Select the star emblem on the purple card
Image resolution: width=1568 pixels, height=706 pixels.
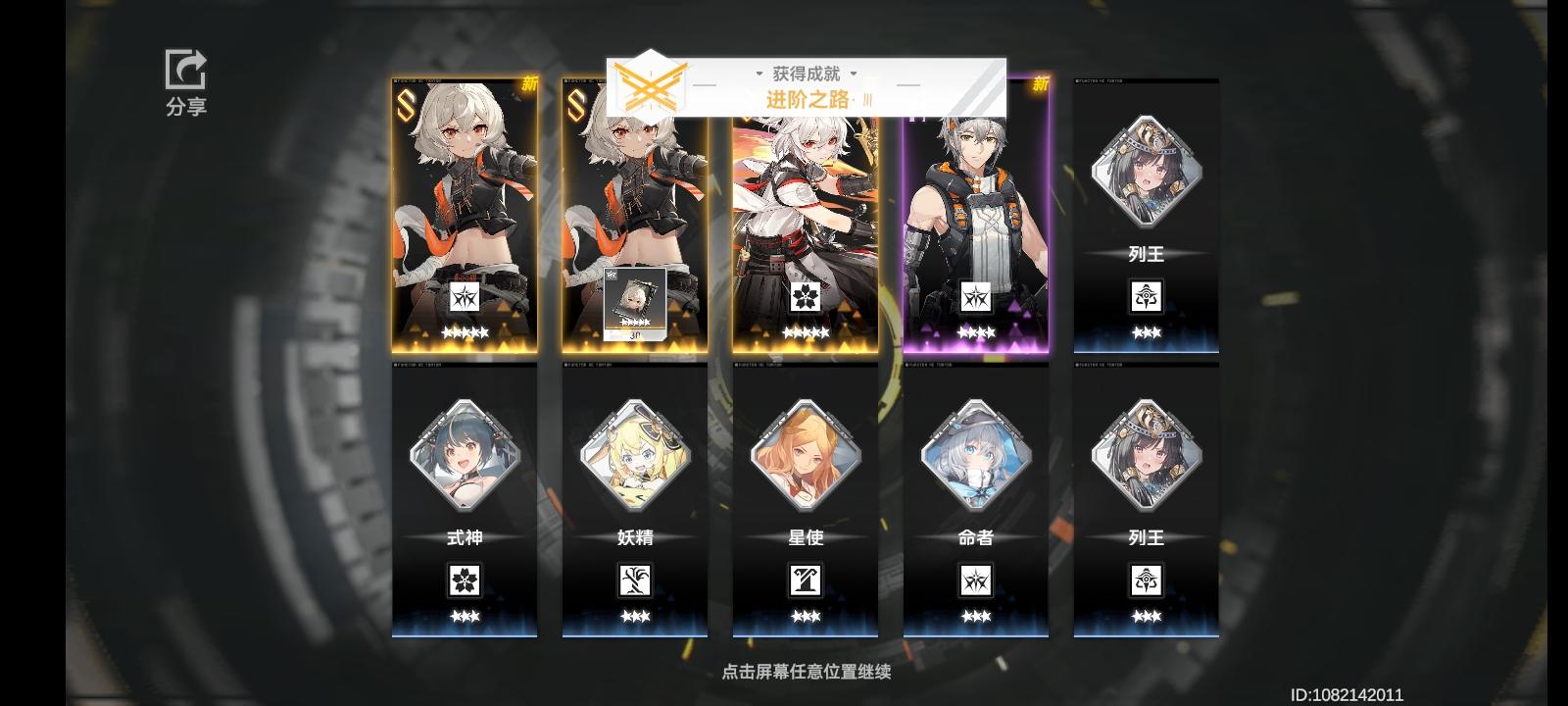(976, 296)
